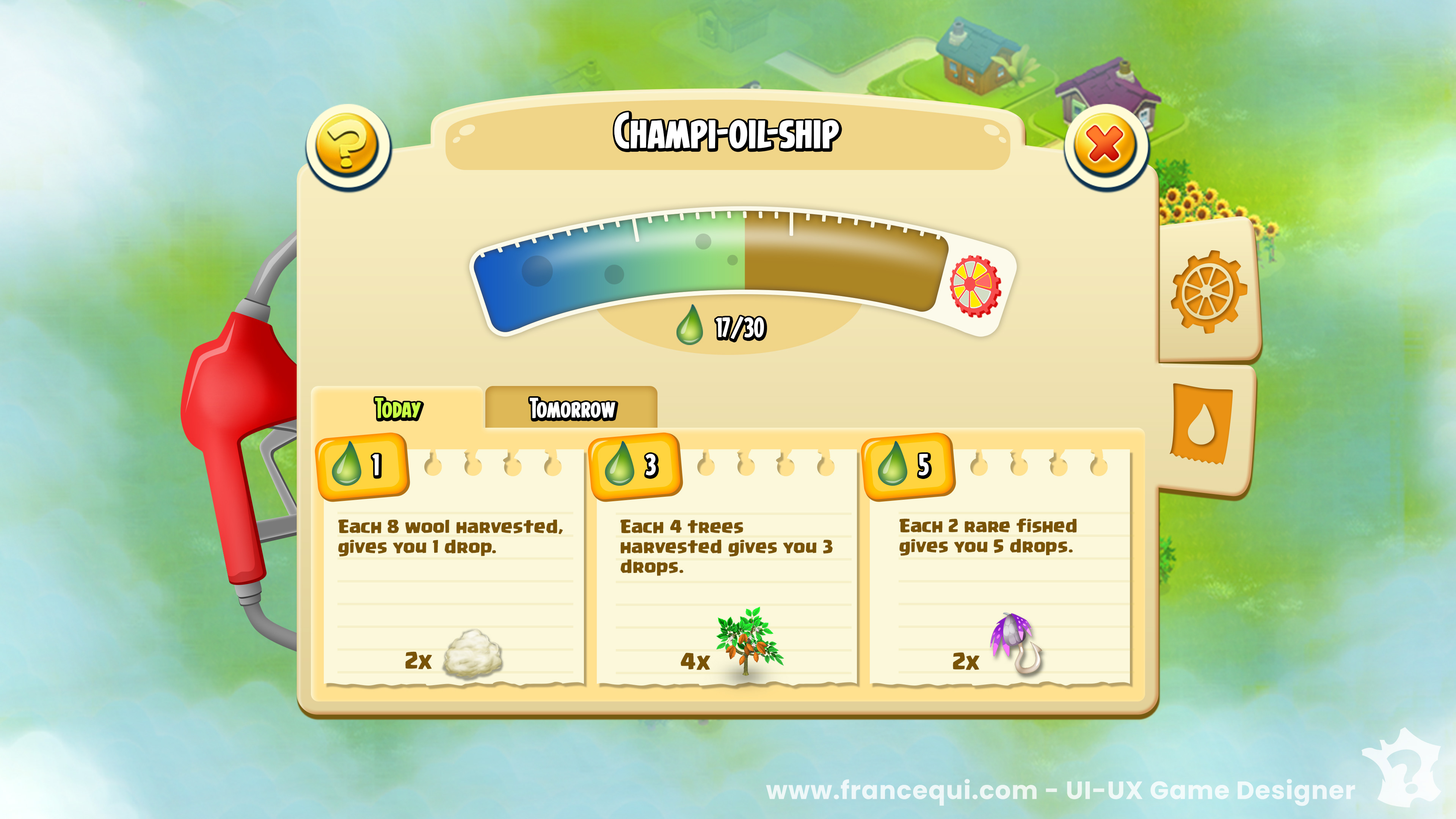The image size is (1456, 819).
Task: Click the red citrus gear reward icon
Action: [x=975, y=286]
